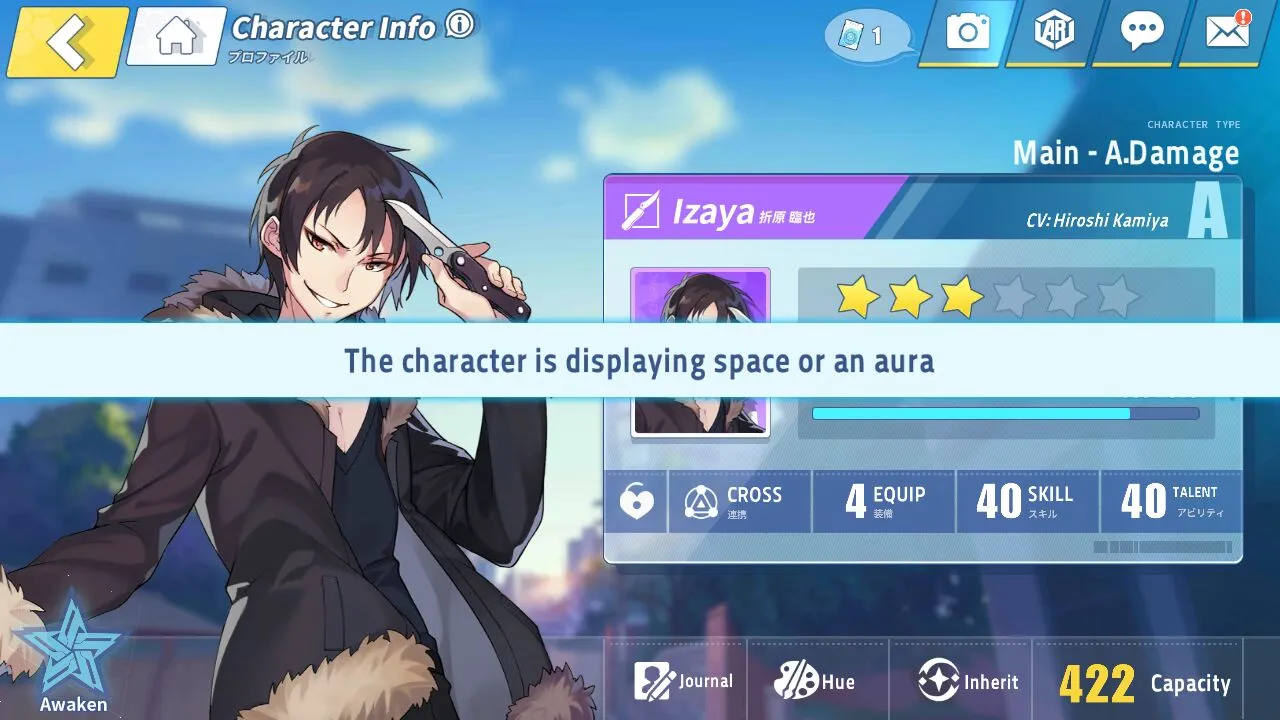Check the mailbox
Screen dimensions: 1280x720
1228,33
